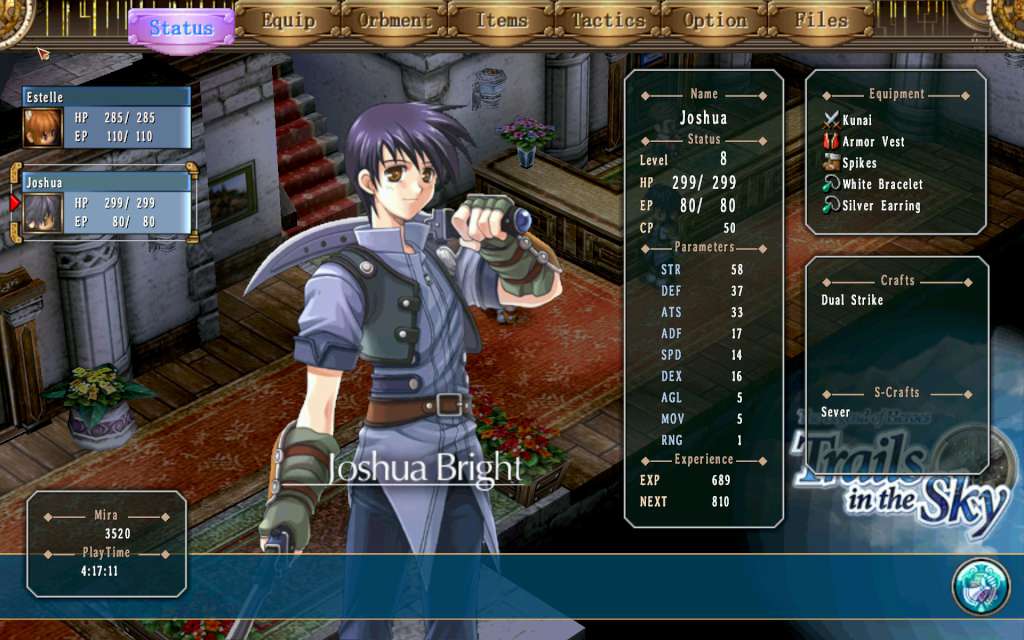This screenshot has width=1024, height=640.
Task: Pick the Silver Earring accessory
Action: click(x=880, y=206)
